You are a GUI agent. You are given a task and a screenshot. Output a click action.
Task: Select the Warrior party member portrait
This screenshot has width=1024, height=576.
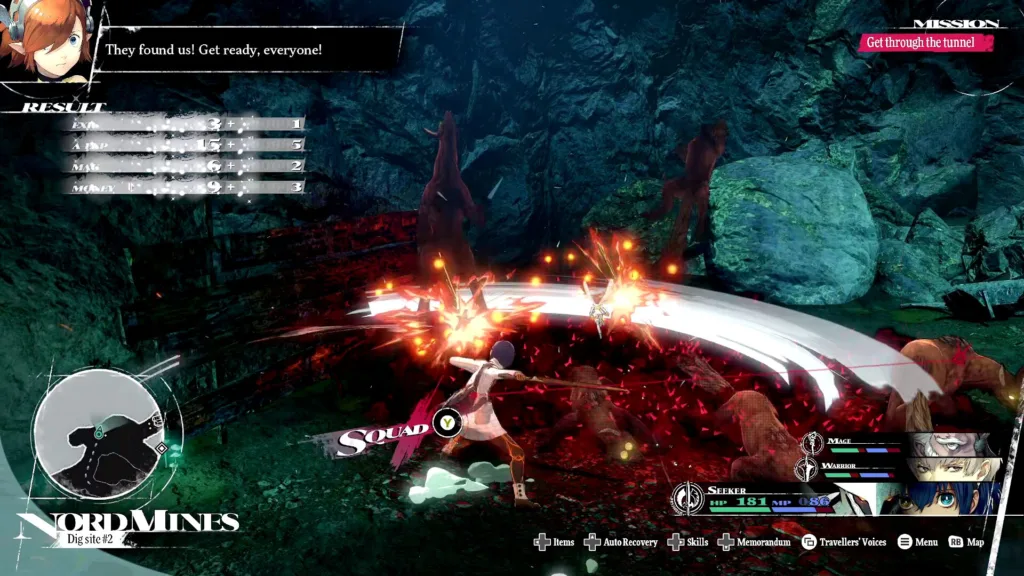click(x=957, y=468)
